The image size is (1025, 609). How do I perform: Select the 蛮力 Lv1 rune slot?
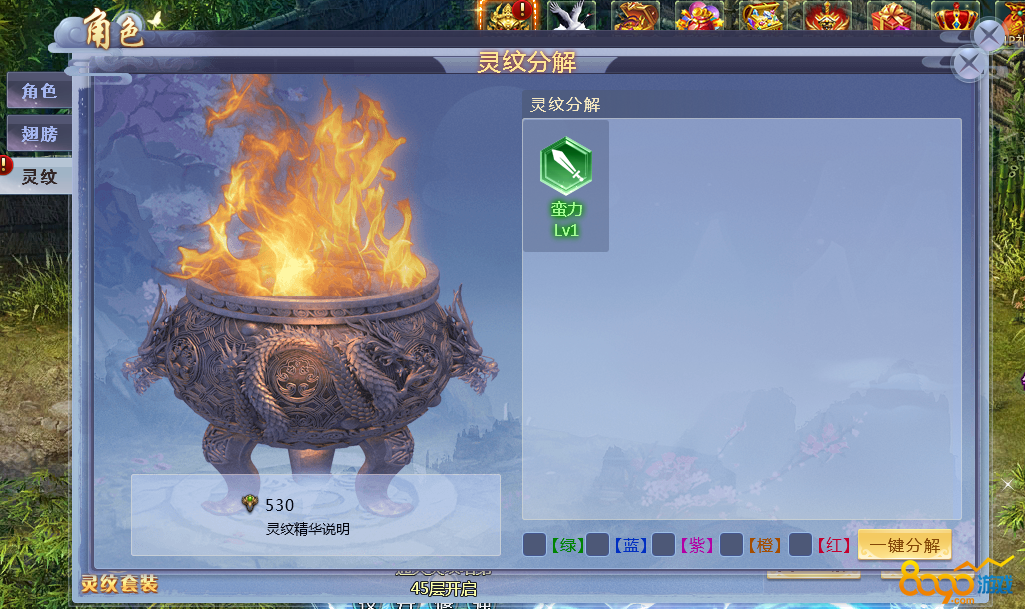566,186
